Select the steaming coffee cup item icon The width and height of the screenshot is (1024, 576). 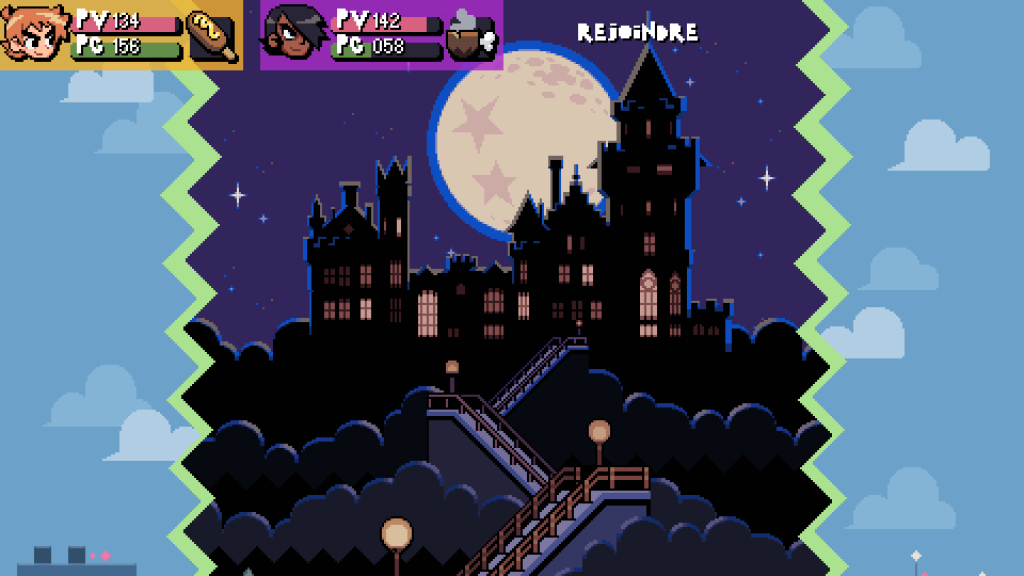tap(471, 36)
